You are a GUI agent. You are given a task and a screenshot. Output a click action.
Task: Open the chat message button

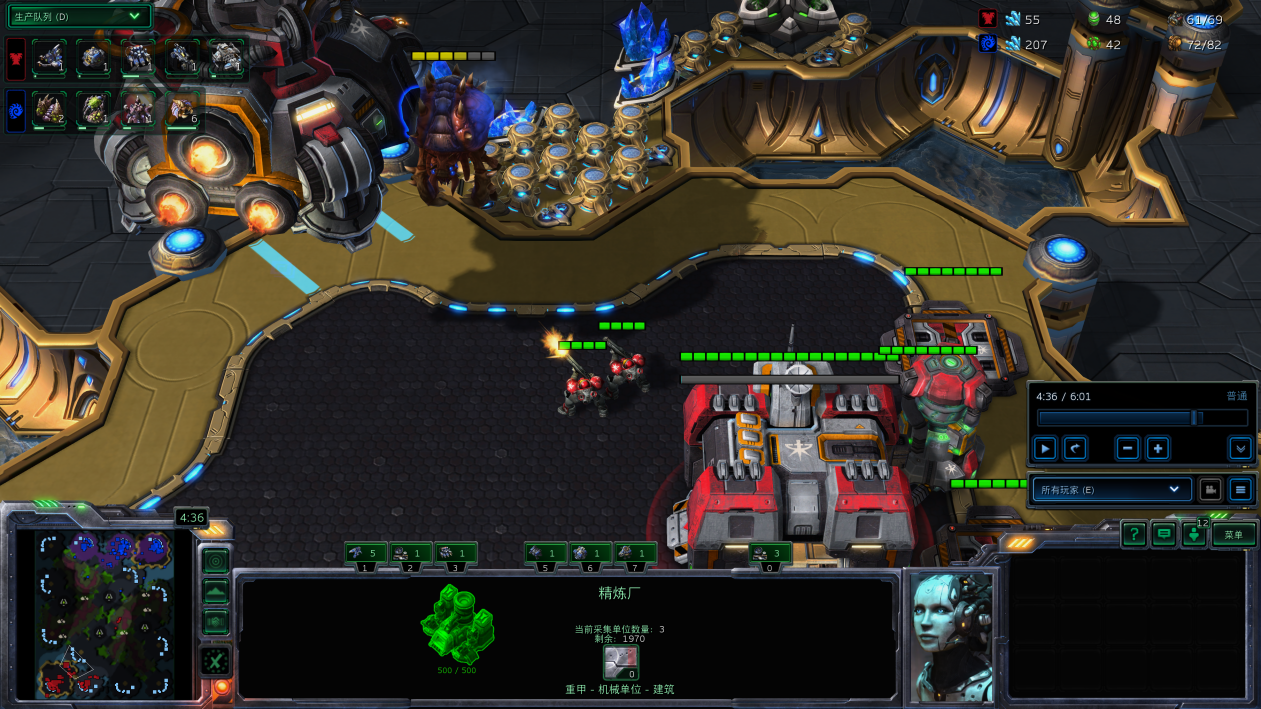[x=1163, y=535]
